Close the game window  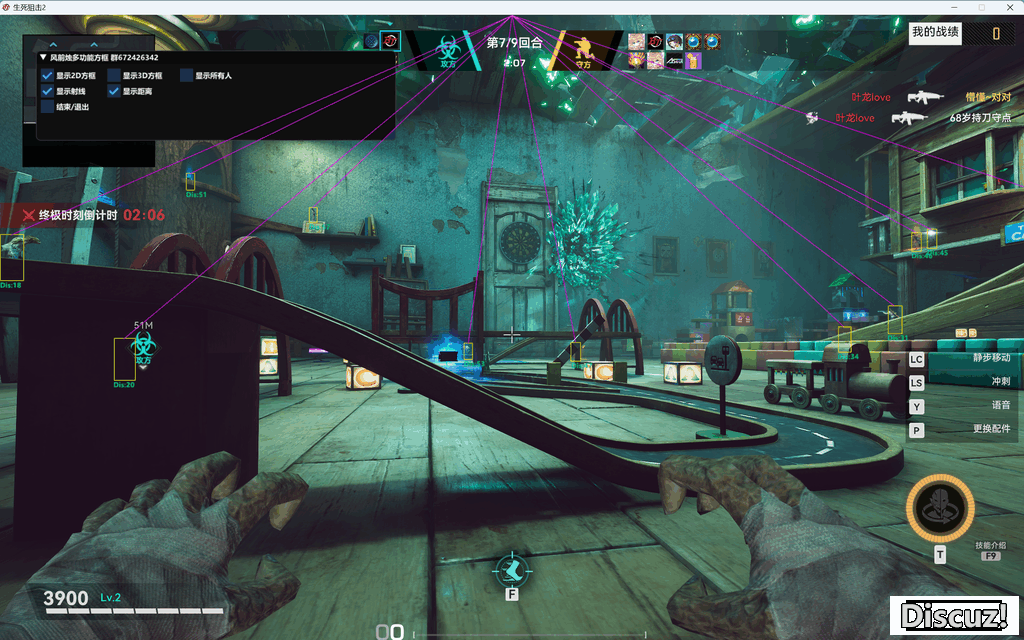pos(1010,7)
